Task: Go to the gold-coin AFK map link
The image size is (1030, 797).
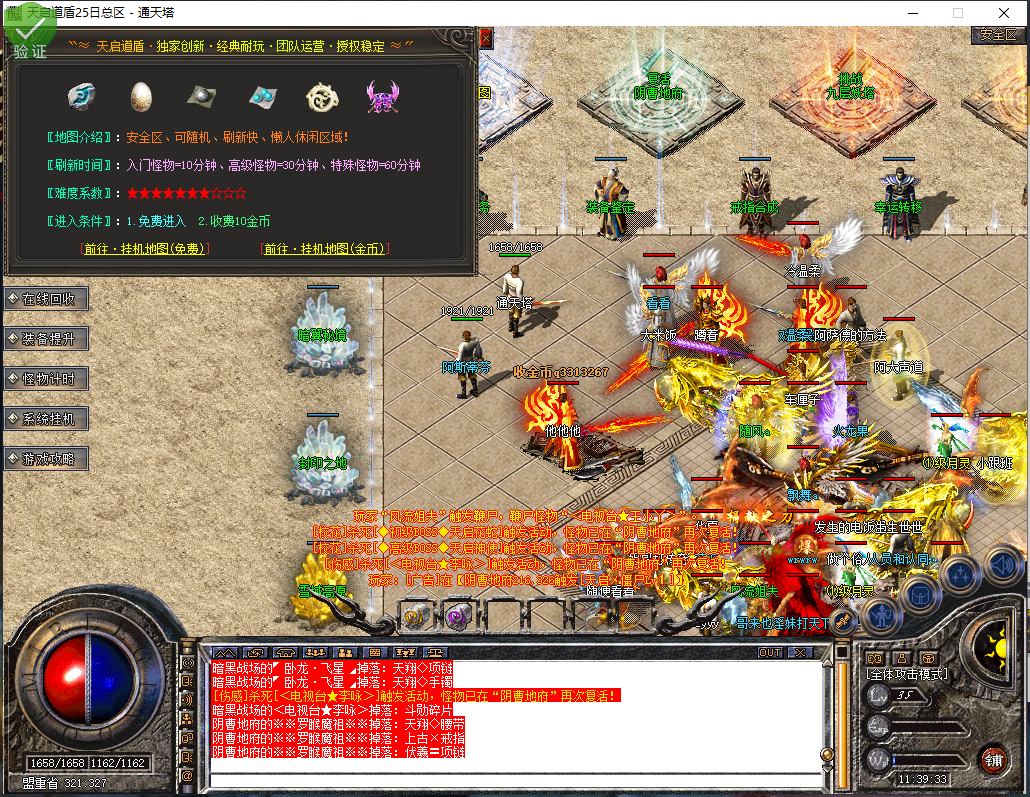Action: (325, 249)
